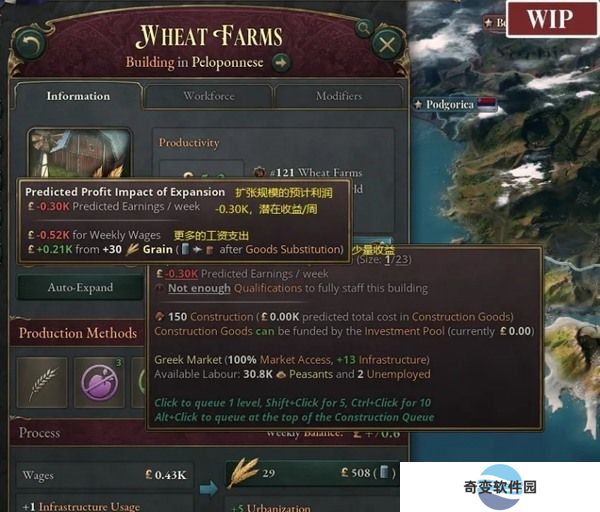
Task: Switch to the Workforce tab
Action: [x=208, y=96]
